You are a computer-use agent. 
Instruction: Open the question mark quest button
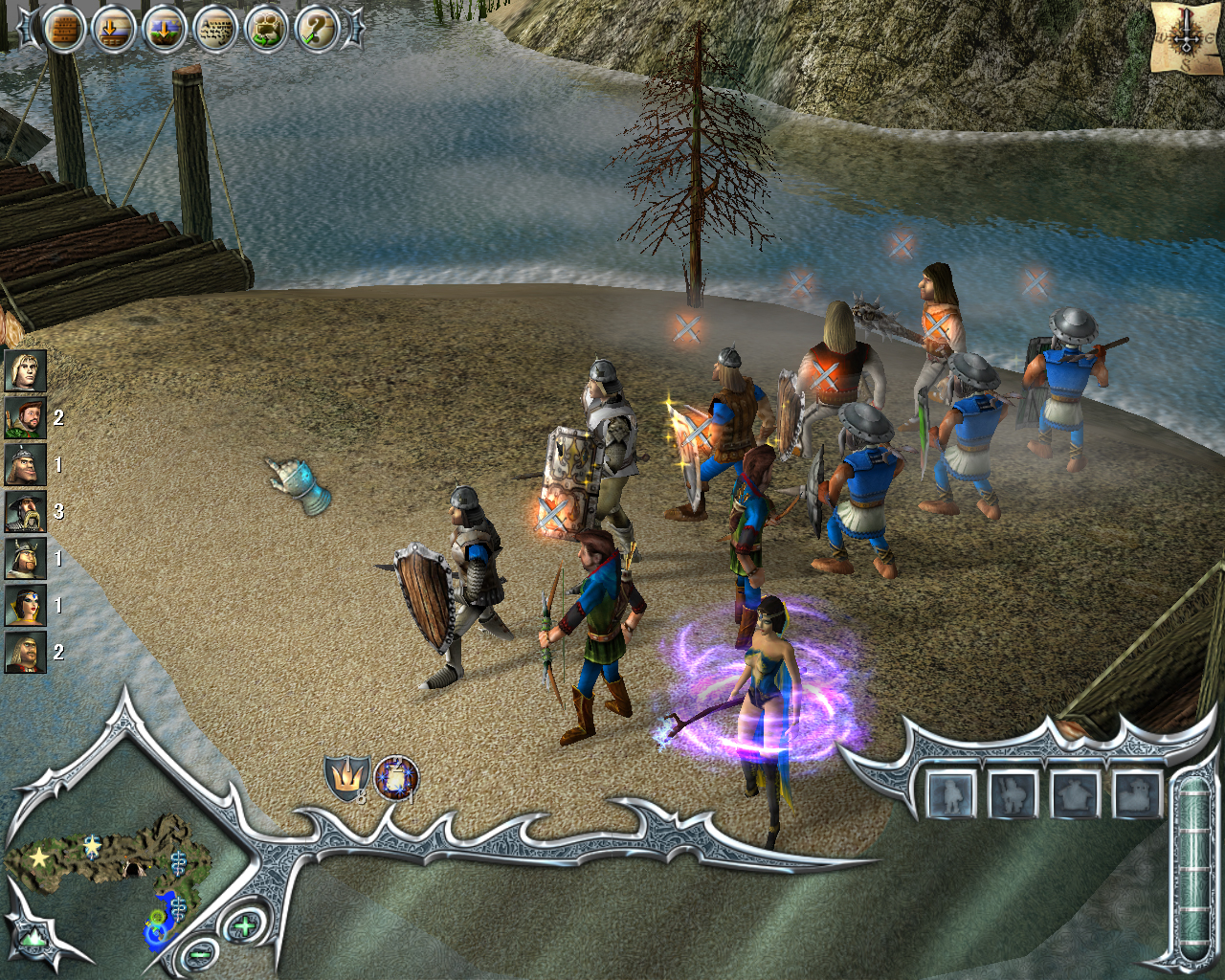316,30
